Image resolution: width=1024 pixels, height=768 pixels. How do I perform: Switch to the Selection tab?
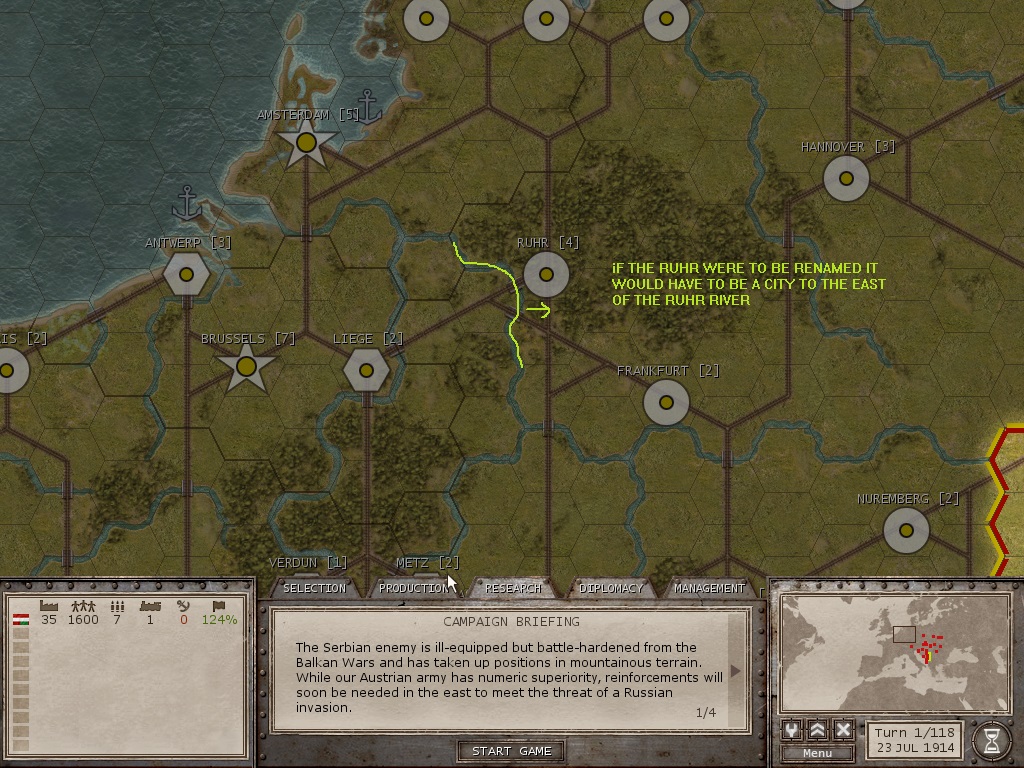tap(314, 588)
